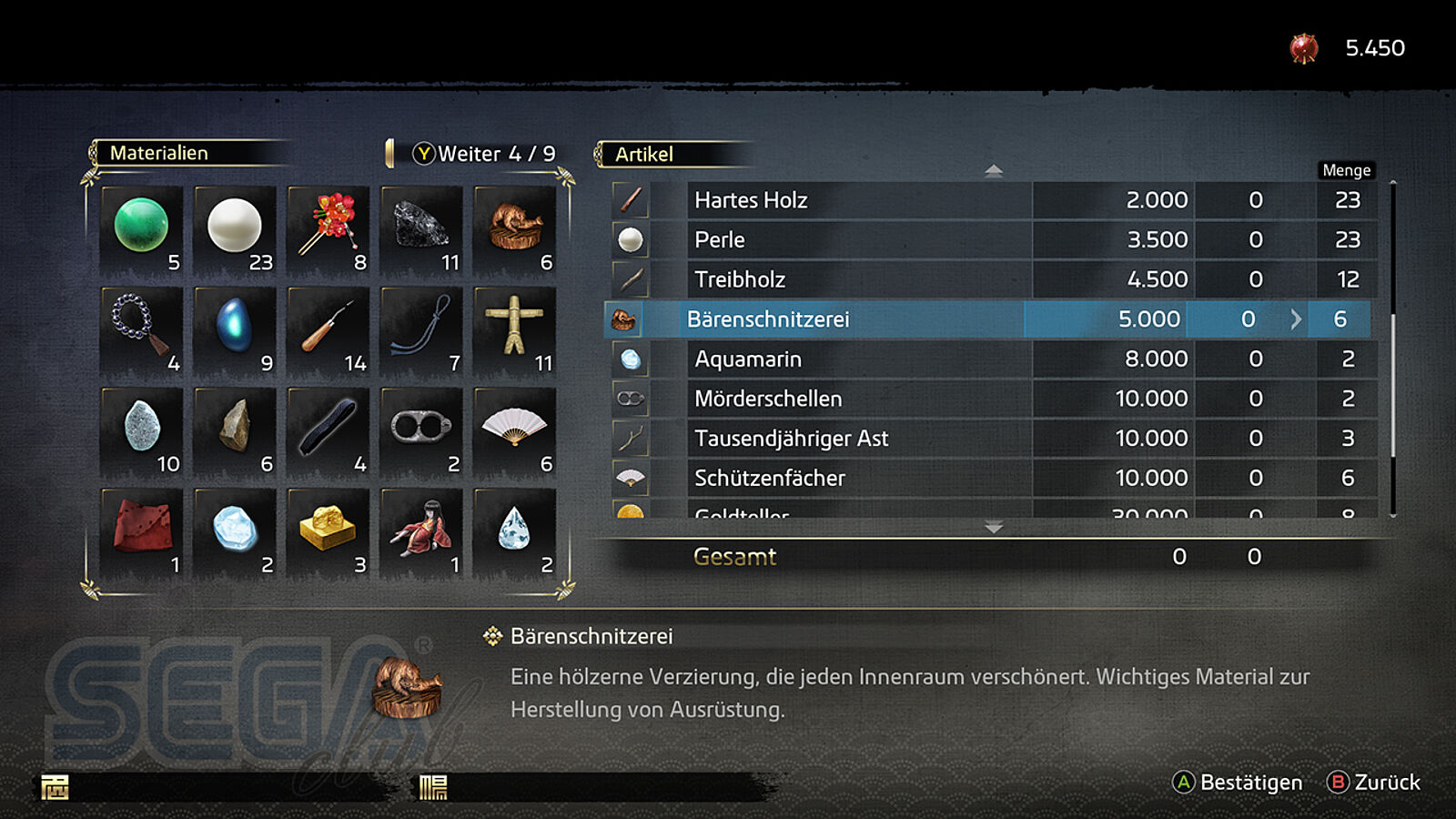The height and width of the screenshot is (819, 1456).
Task: Select the red flower hairpin material
Action: click(x=329, y=227)
